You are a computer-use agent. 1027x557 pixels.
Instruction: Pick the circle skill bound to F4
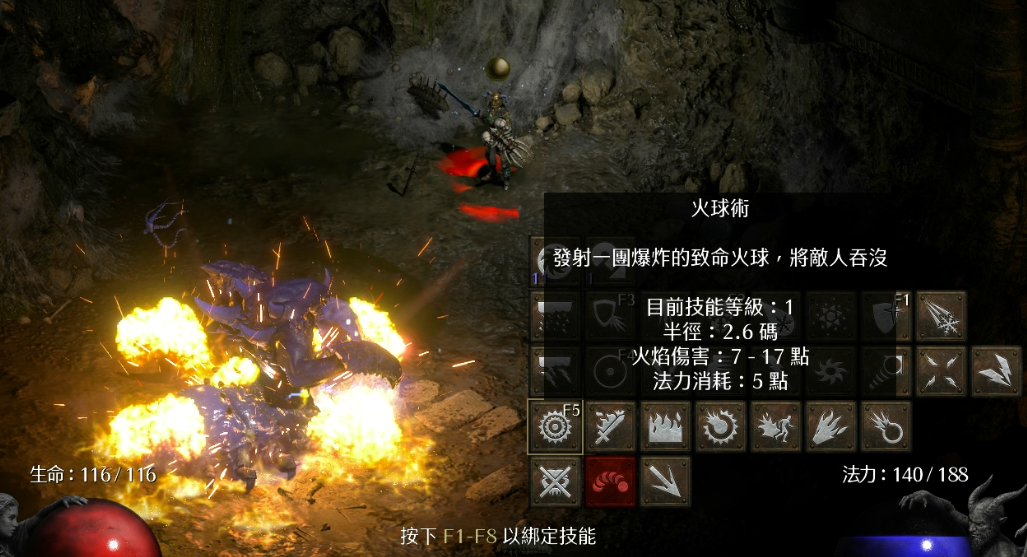[x=608, y=371]
